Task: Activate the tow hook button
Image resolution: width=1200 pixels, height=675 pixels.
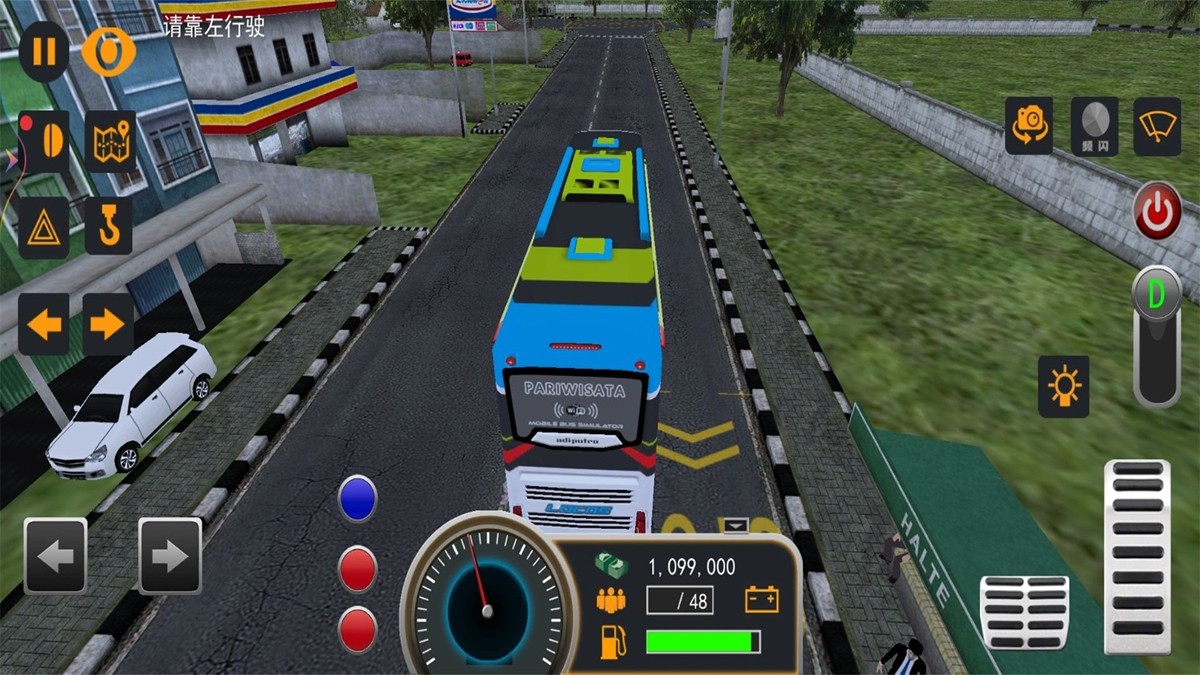Action: pos(109,226)
